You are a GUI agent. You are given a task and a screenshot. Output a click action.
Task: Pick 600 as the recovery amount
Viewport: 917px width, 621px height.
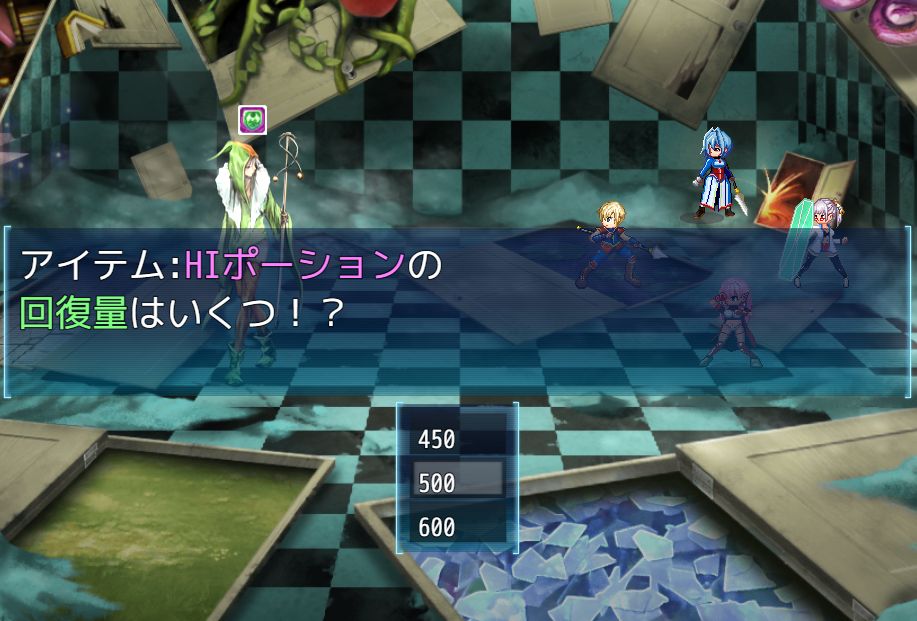point(457,526)
